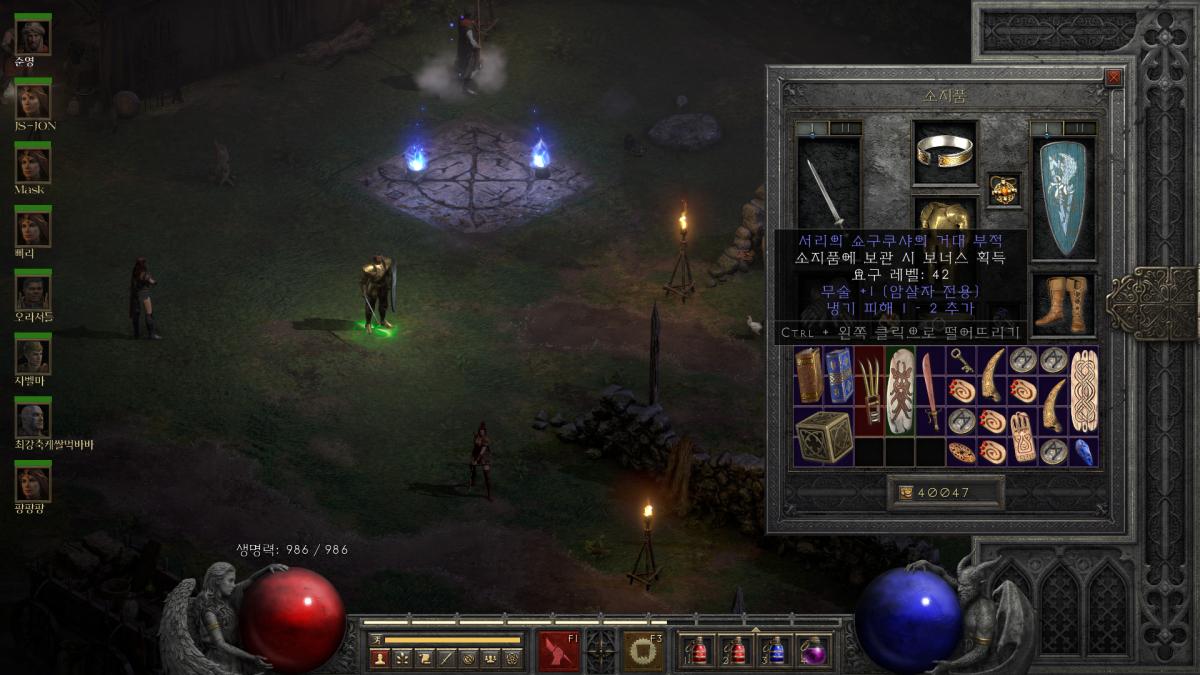Select the Horadric Cube in inventory
1200x675 pixels.
tap(825, 436)
